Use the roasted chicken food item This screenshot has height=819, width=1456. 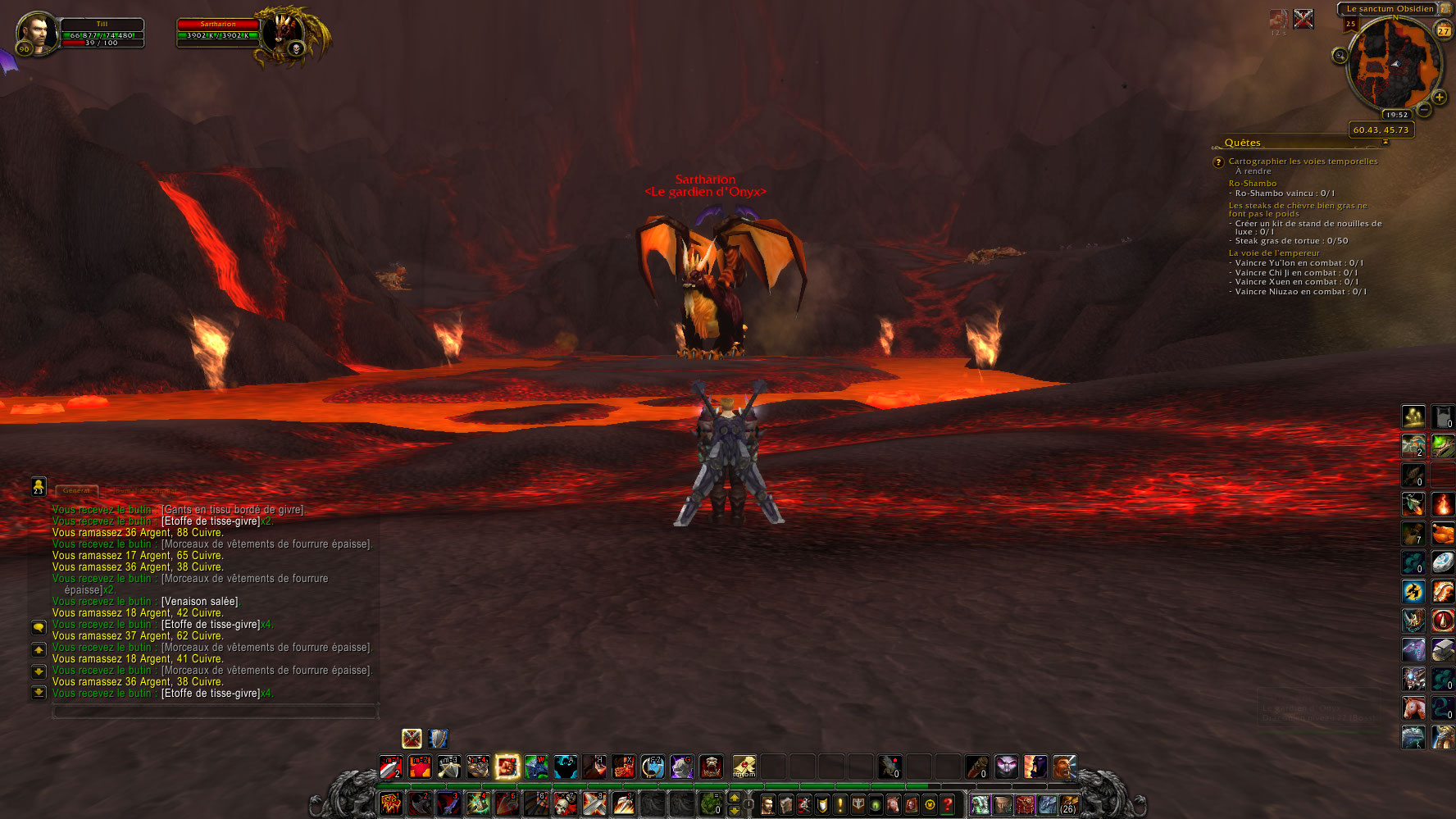(x=1443, y=534)
